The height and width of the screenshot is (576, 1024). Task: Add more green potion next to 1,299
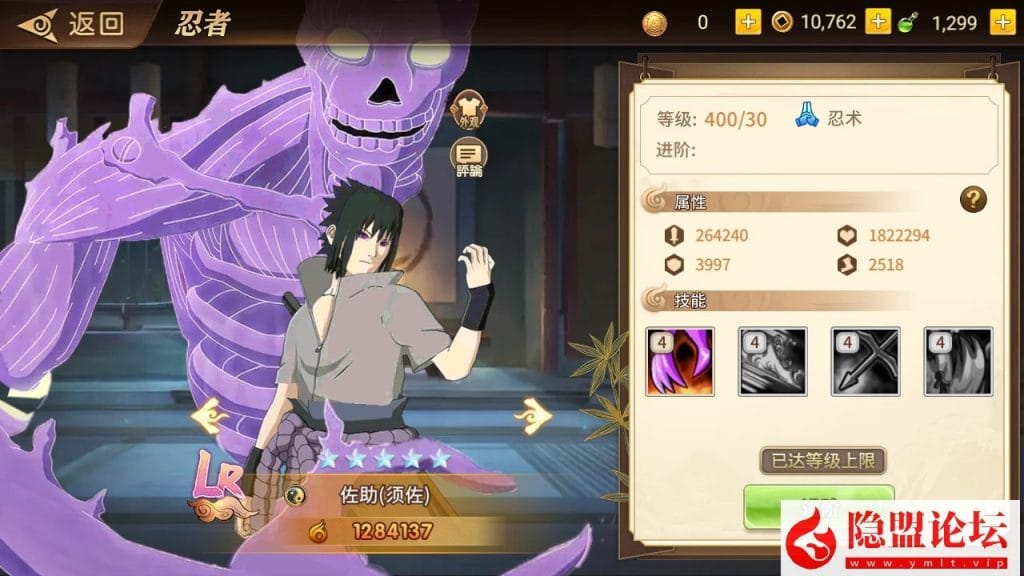click(1002, 22)
